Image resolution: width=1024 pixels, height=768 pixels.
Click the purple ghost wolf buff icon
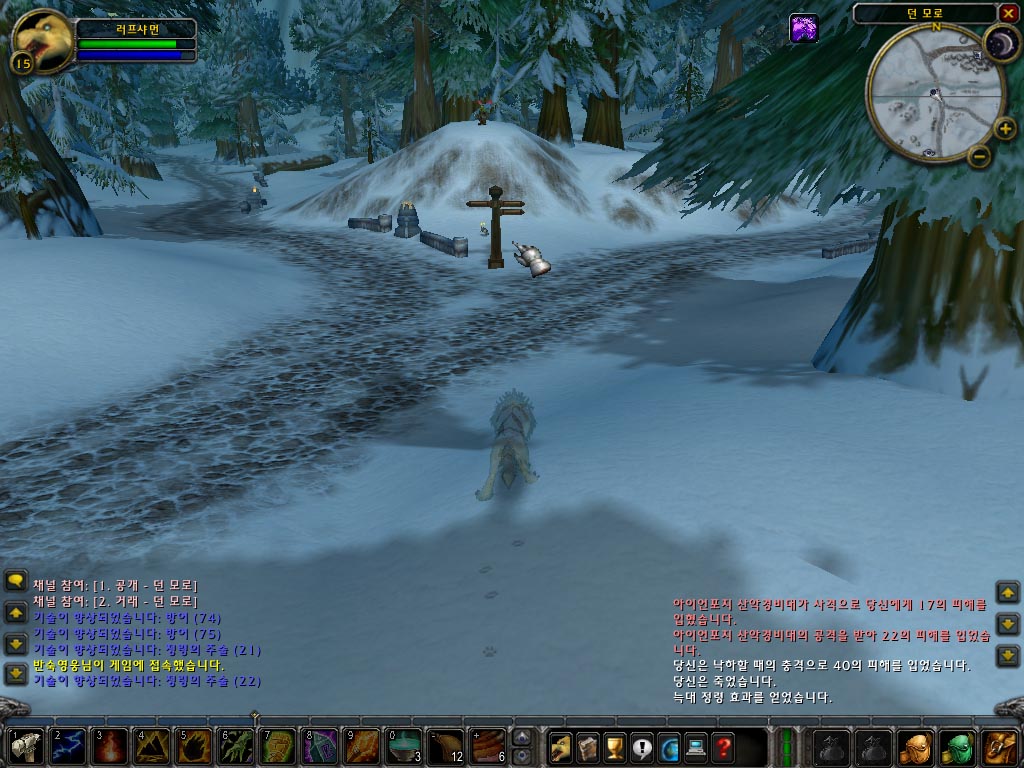(x=804, y=28)
